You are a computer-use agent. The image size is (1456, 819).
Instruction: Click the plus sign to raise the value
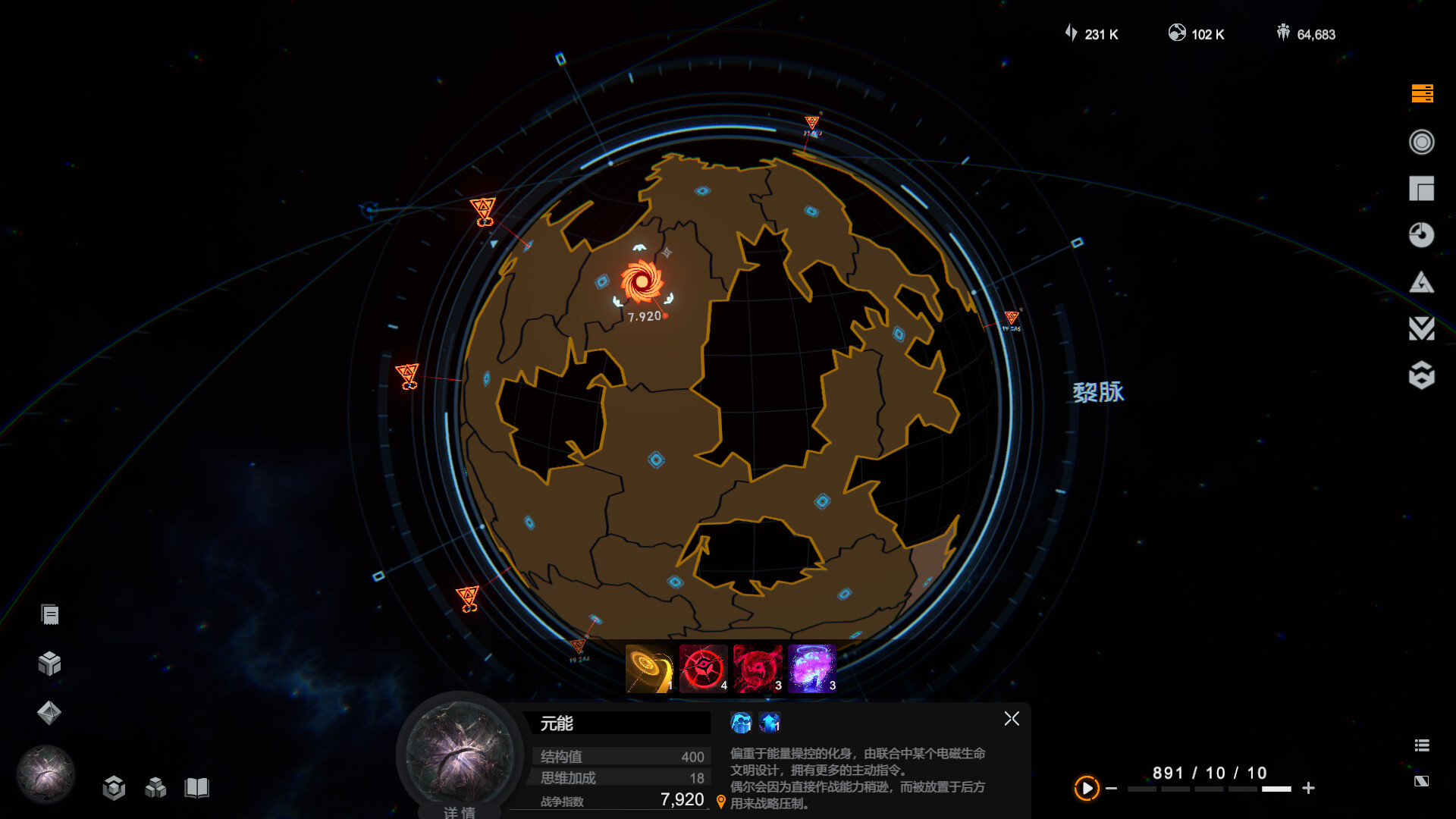1308,787
